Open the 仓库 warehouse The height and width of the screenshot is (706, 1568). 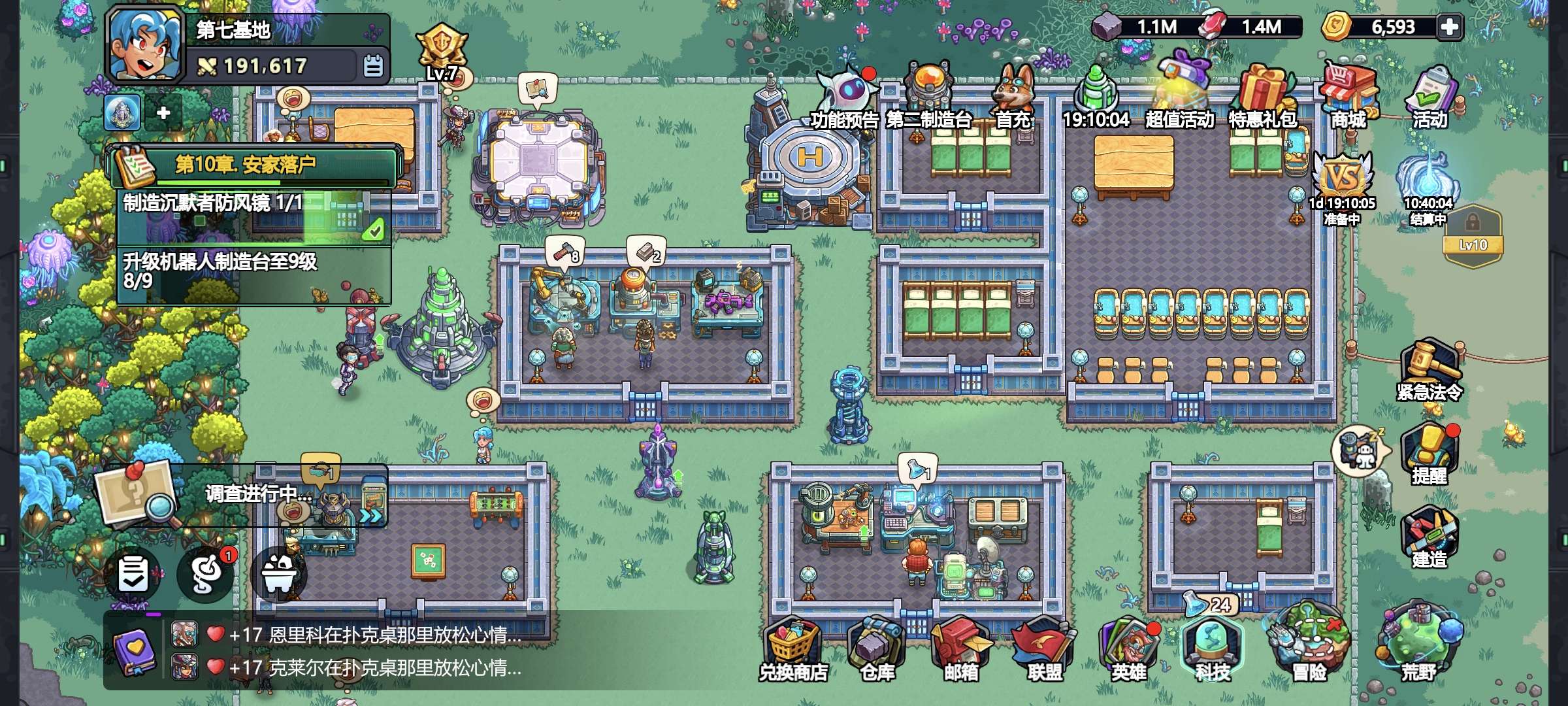(877, 650)
